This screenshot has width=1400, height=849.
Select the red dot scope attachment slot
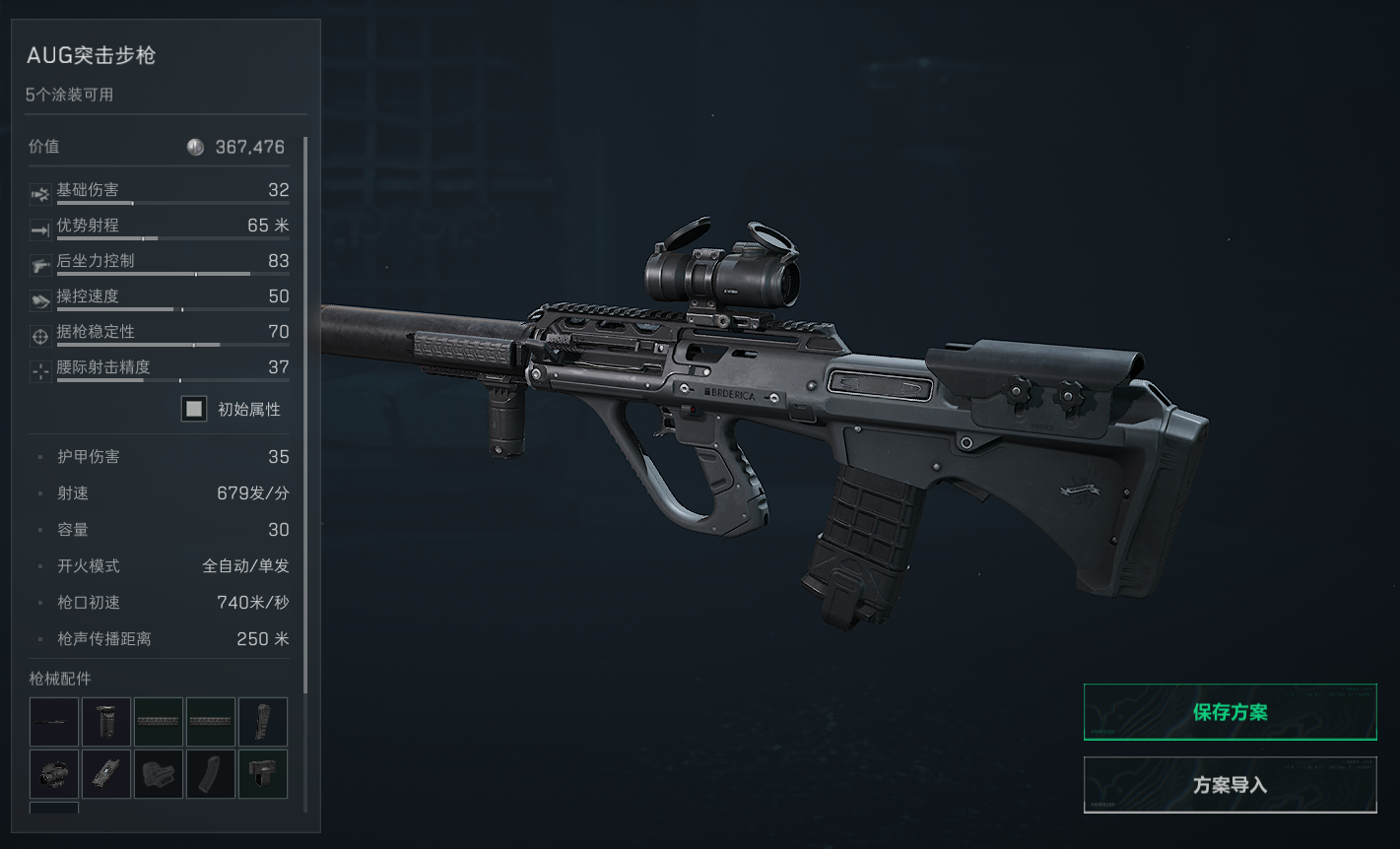54,774
